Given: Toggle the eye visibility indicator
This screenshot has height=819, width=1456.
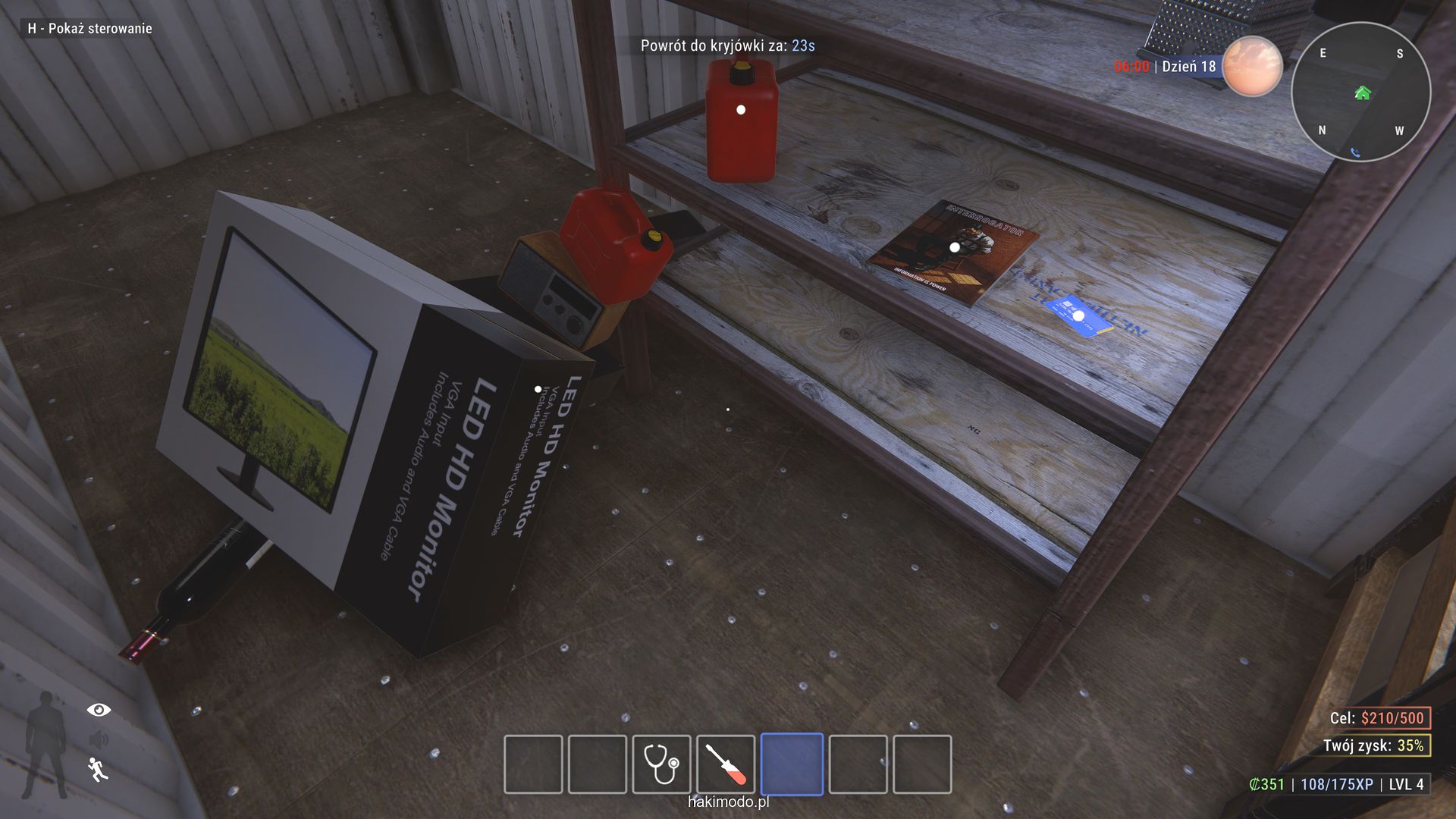Looking at the screenshot, I should click(x=99, y=710).
